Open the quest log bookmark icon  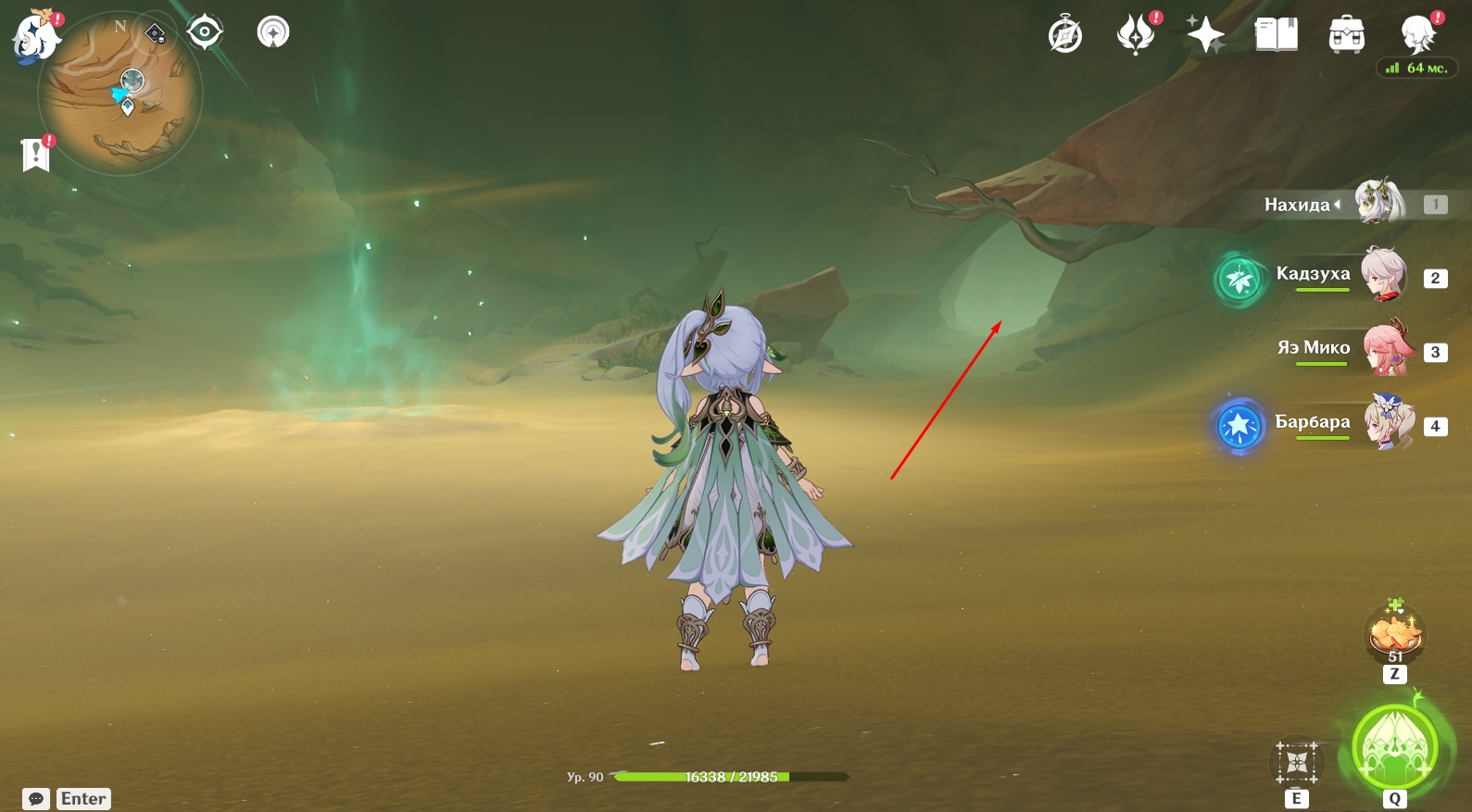pyautogui.click(x=35, y=154)
